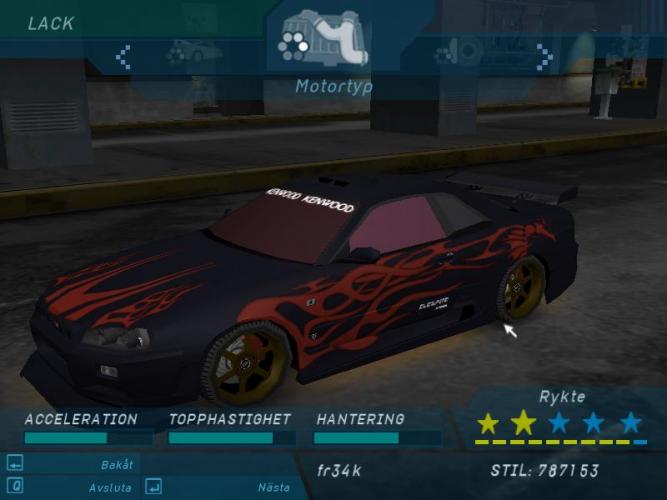This screenshot has width=667, height=500.
Task: Go back with the Bakåt button
Action: 116,465
